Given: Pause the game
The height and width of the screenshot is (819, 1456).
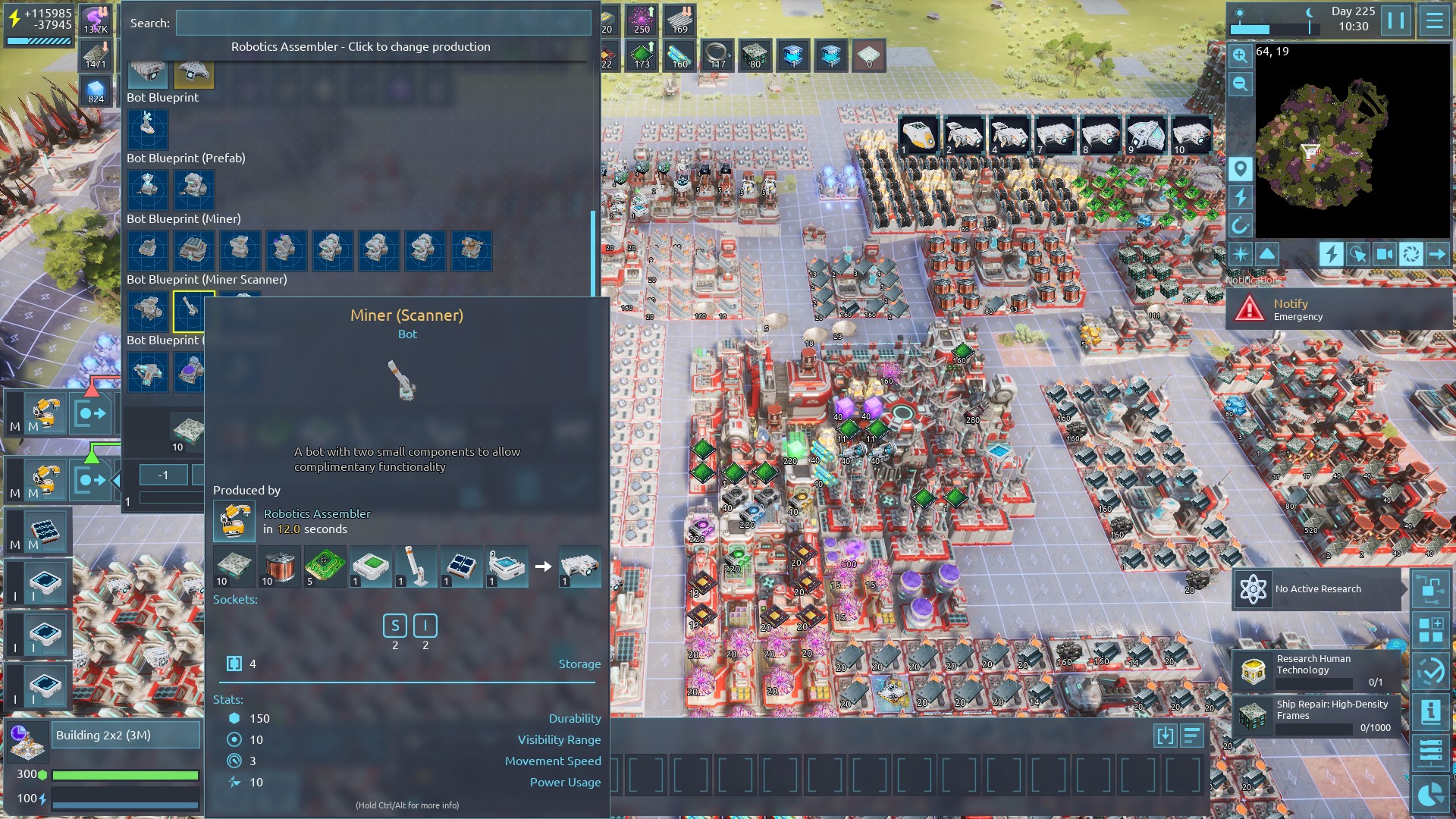Looking at the screenshot, I should click(1396, 20).
